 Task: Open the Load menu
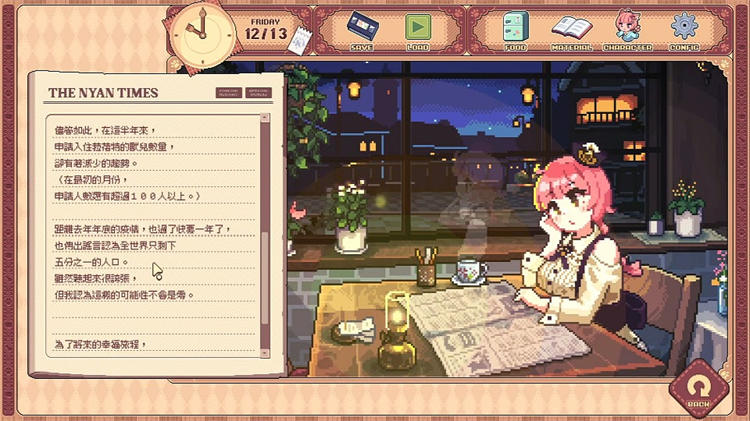[x=418, y=28]
